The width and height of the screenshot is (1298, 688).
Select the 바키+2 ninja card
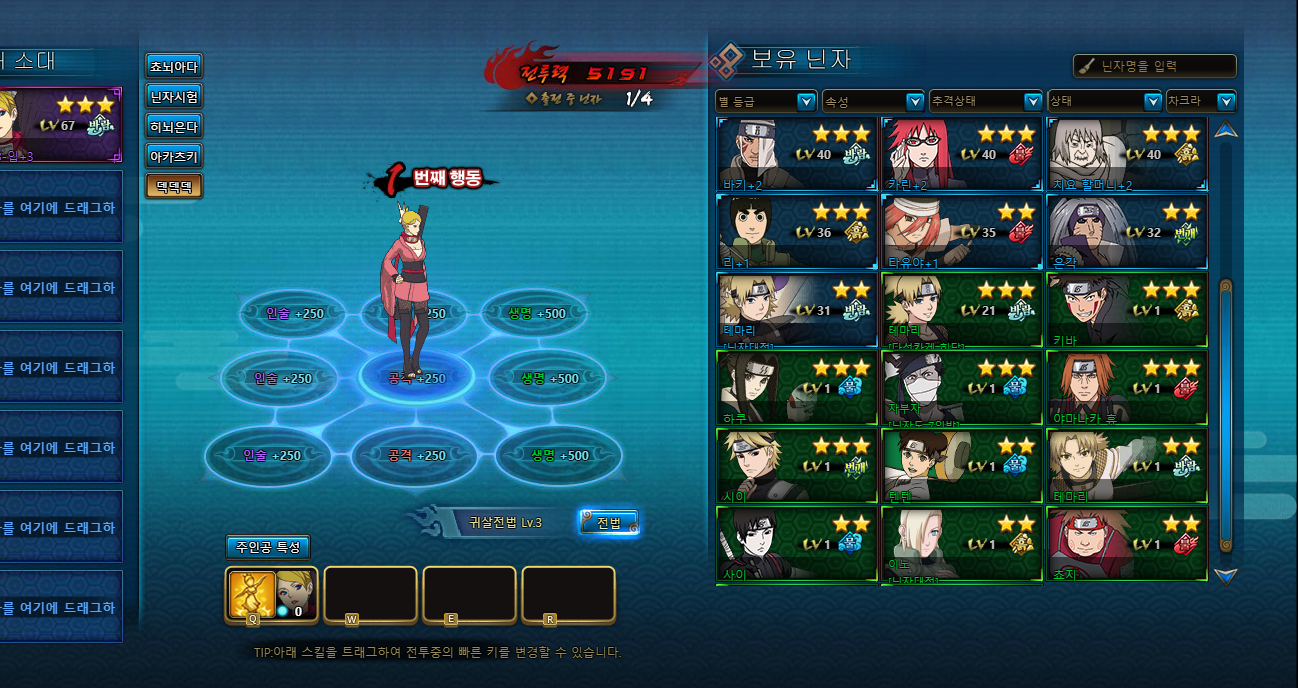pyautogui.click(x=797, y=154)
